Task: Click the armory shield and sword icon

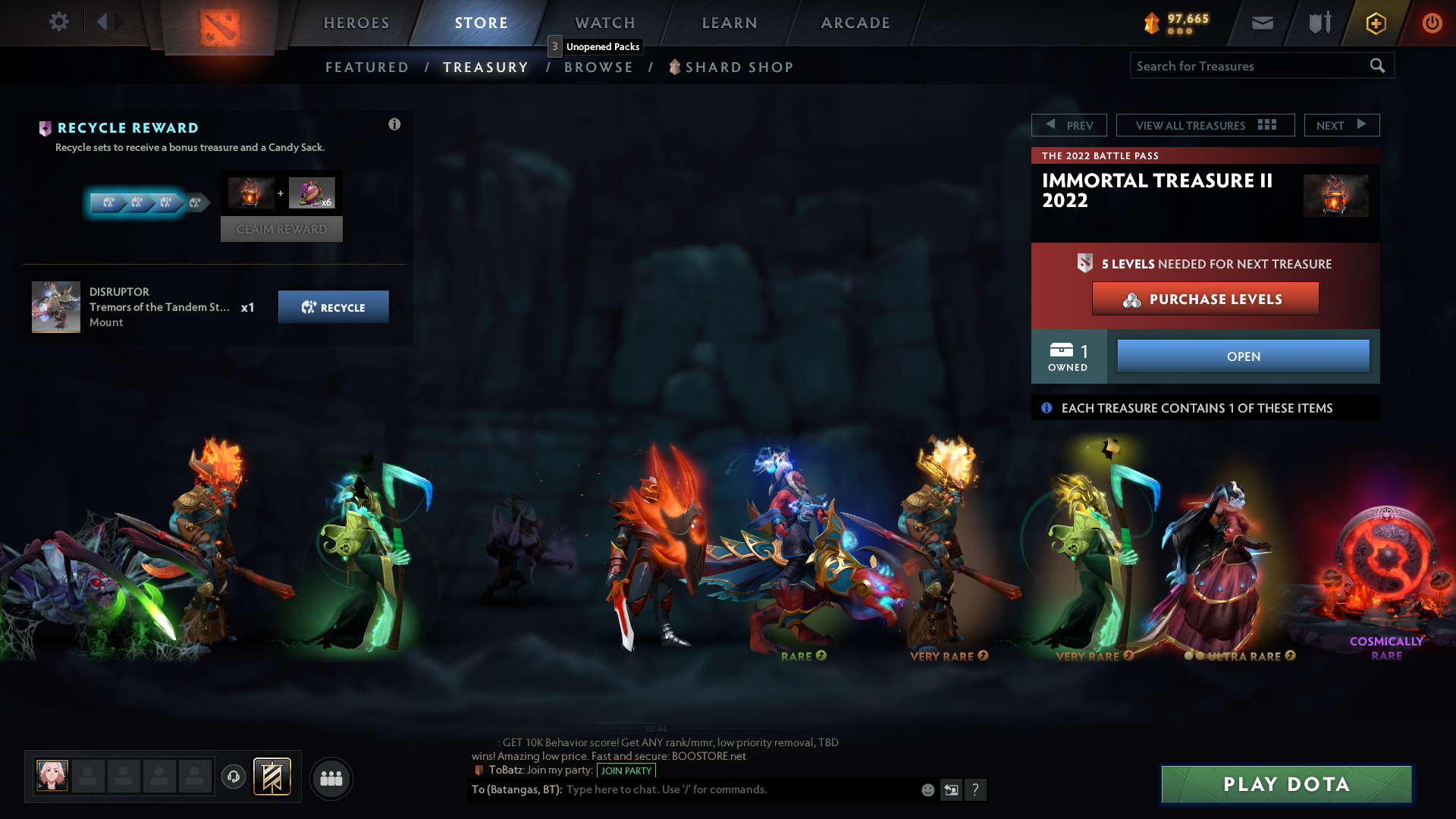Action: [x=1318, y=23]
